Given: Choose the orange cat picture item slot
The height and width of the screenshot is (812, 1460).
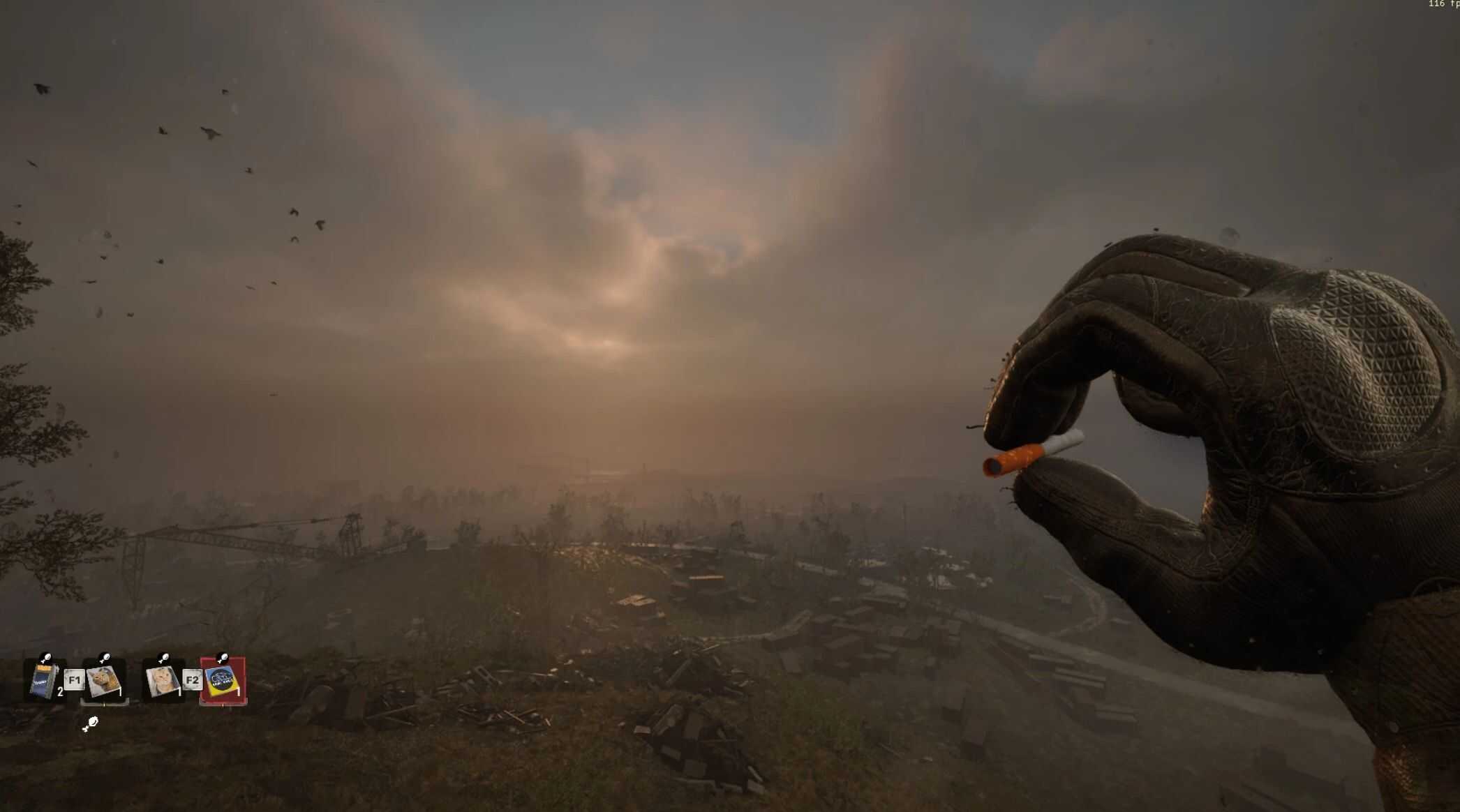Looking at the screenshot, I should tap(103, 681).
